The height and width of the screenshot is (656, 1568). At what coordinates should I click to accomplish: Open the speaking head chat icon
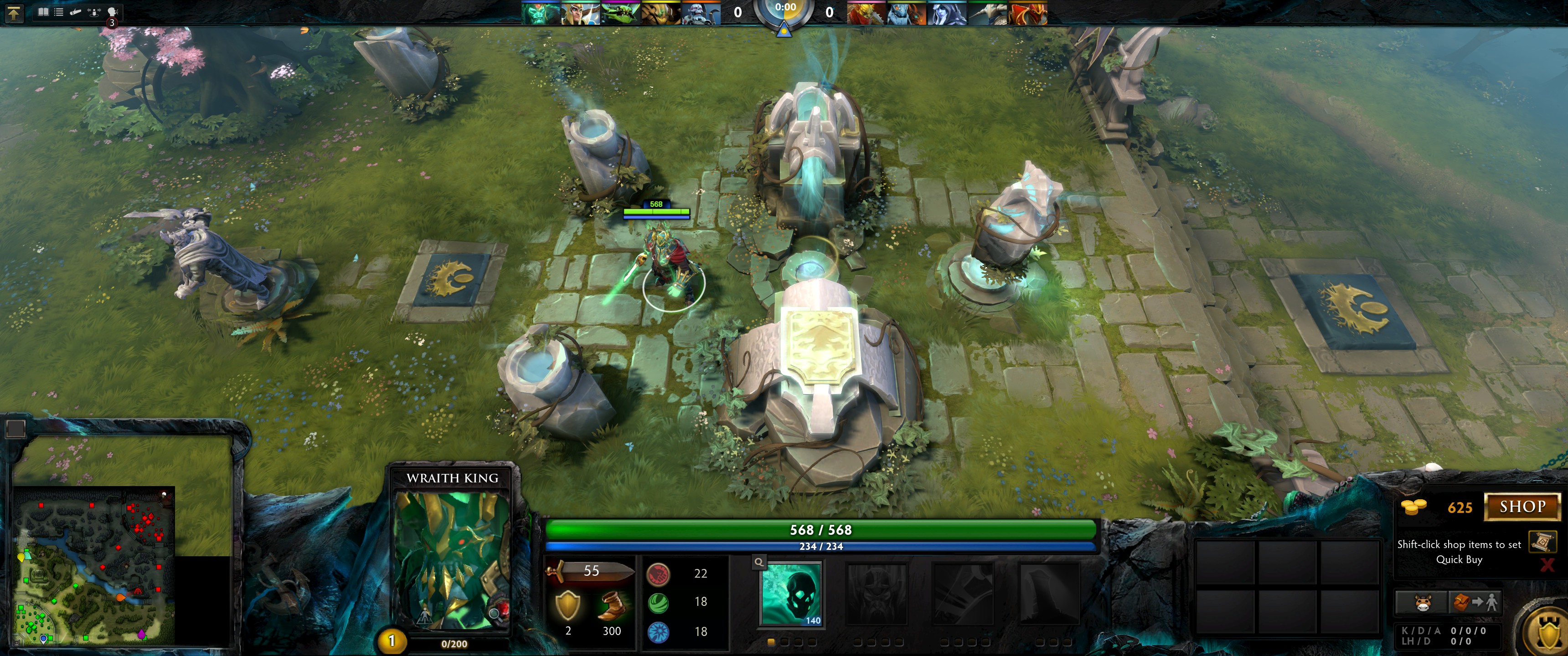(x=112, y=11)
